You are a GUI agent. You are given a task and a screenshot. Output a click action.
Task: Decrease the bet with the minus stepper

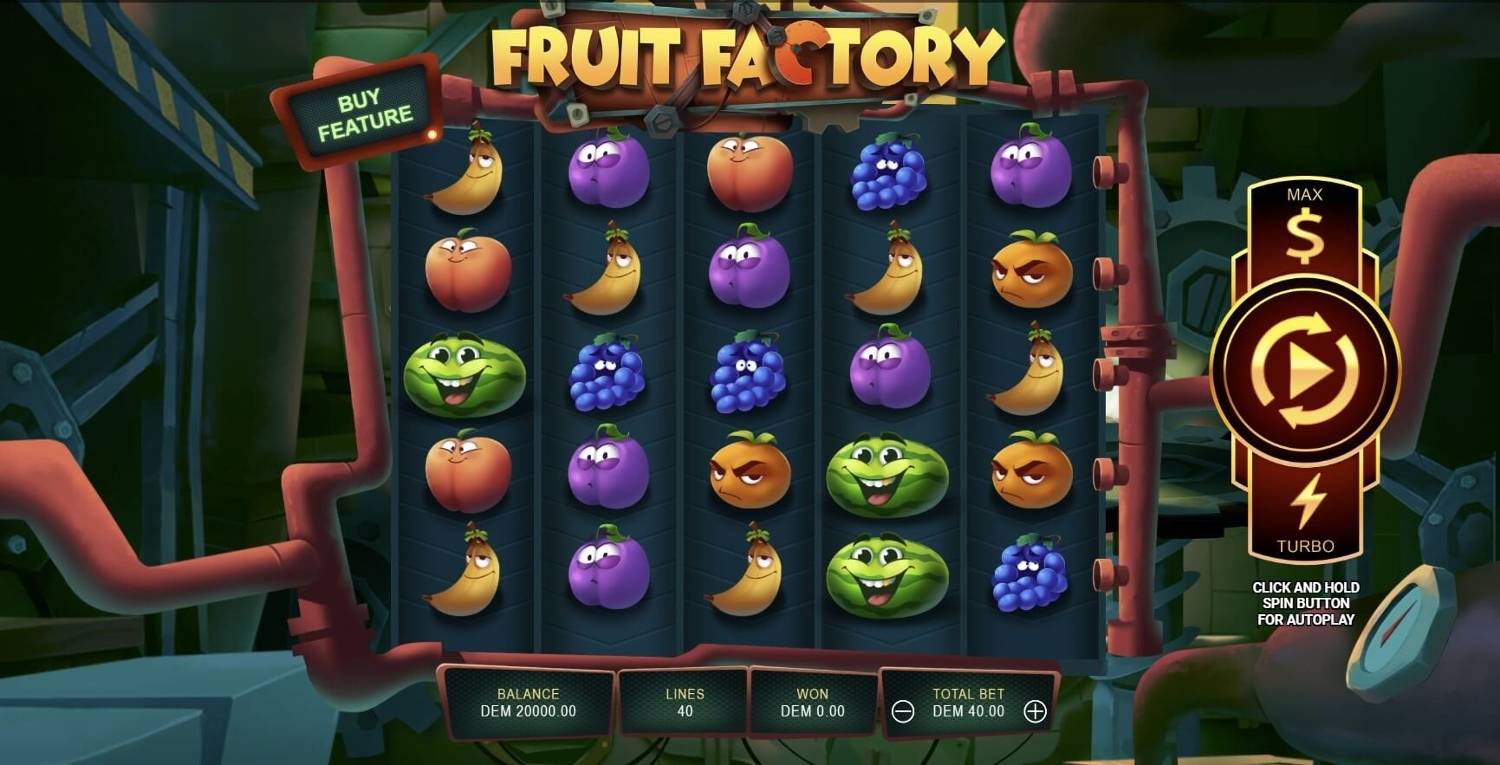click(902, 712)
